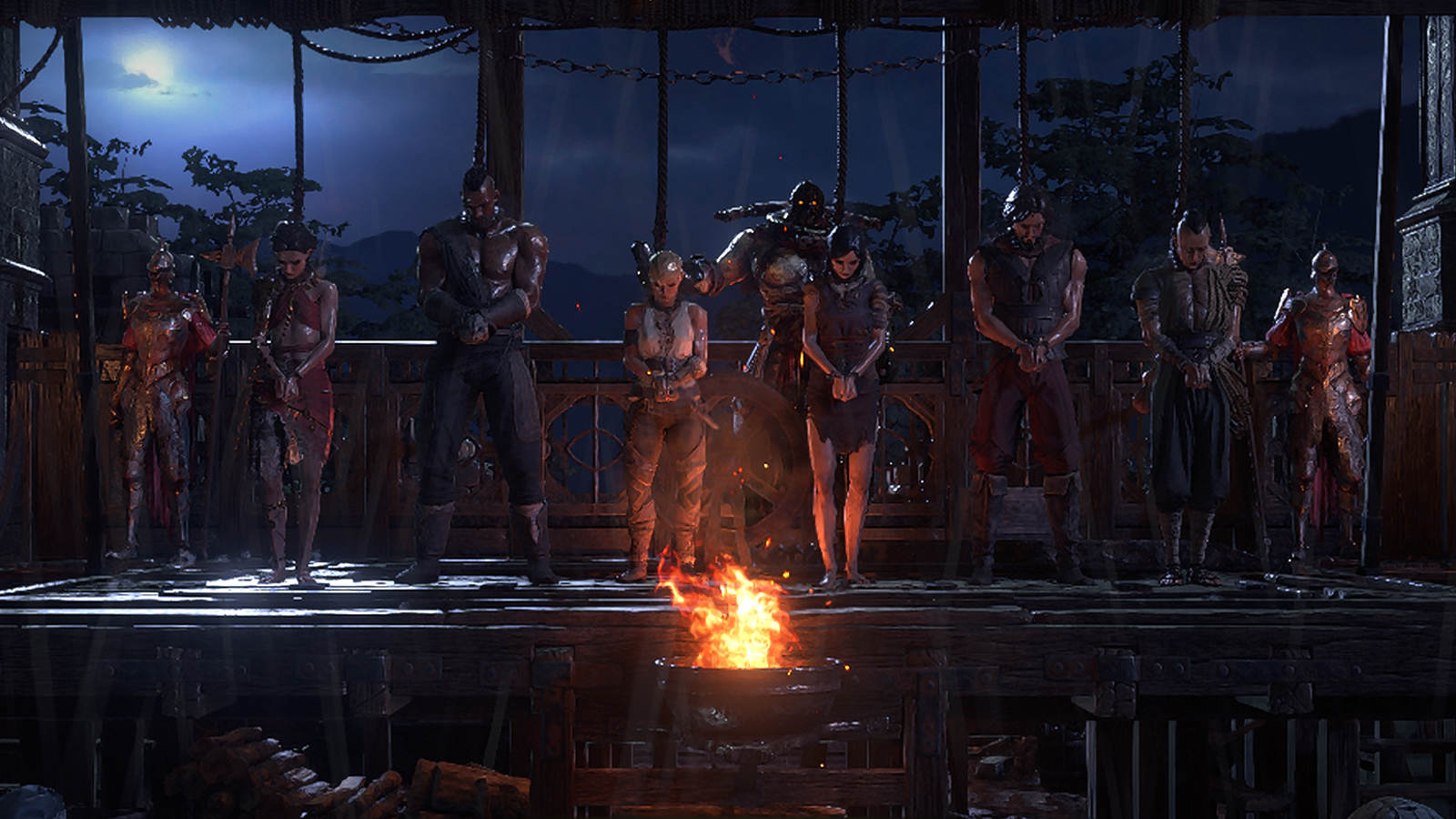This screenshot has height=819, width=1456.
Task: Select the dark-haired Witch in tattered dress
Action: coord(844,382)
